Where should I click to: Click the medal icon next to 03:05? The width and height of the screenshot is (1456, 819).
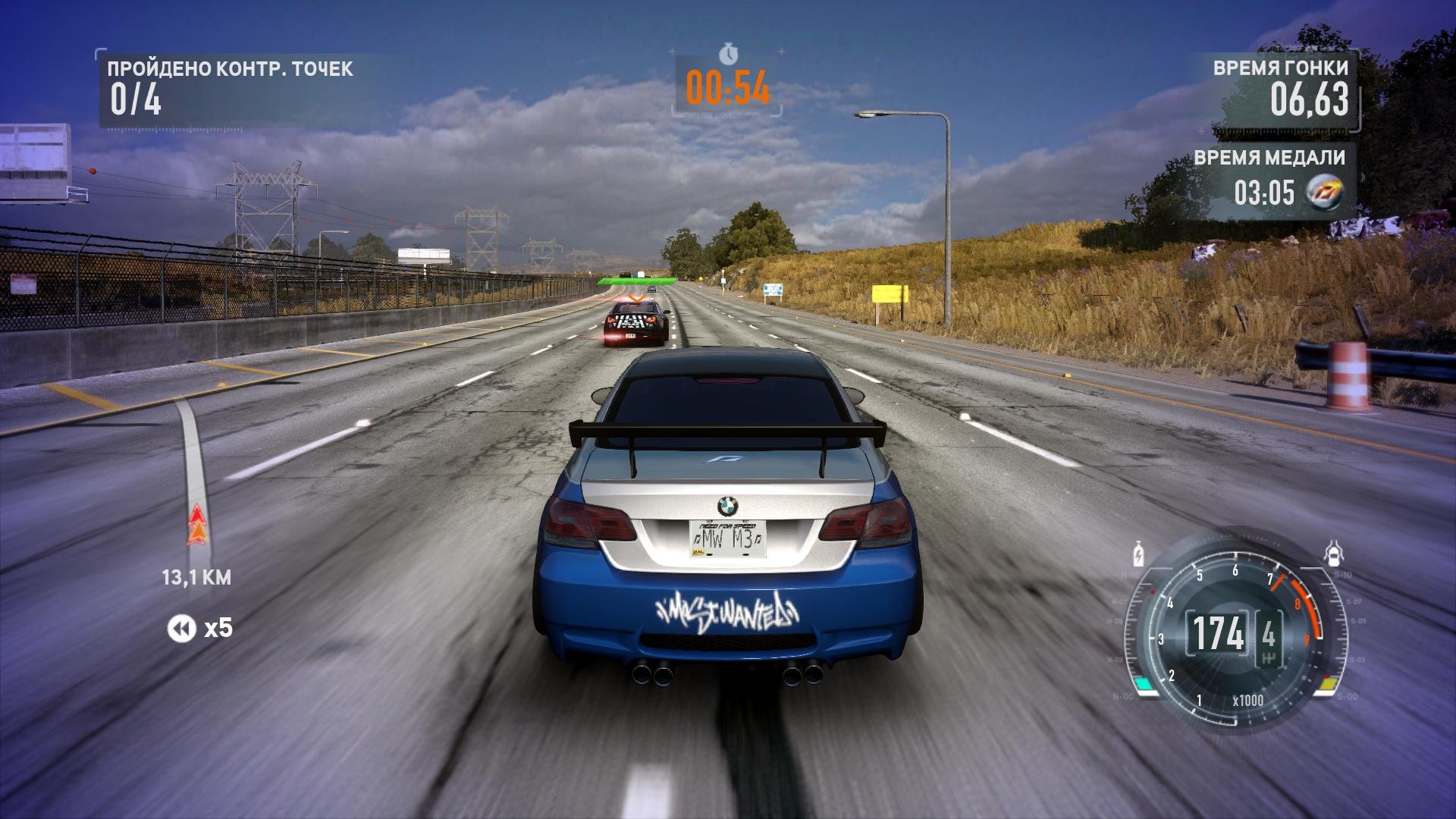(x=1325, y=193)
